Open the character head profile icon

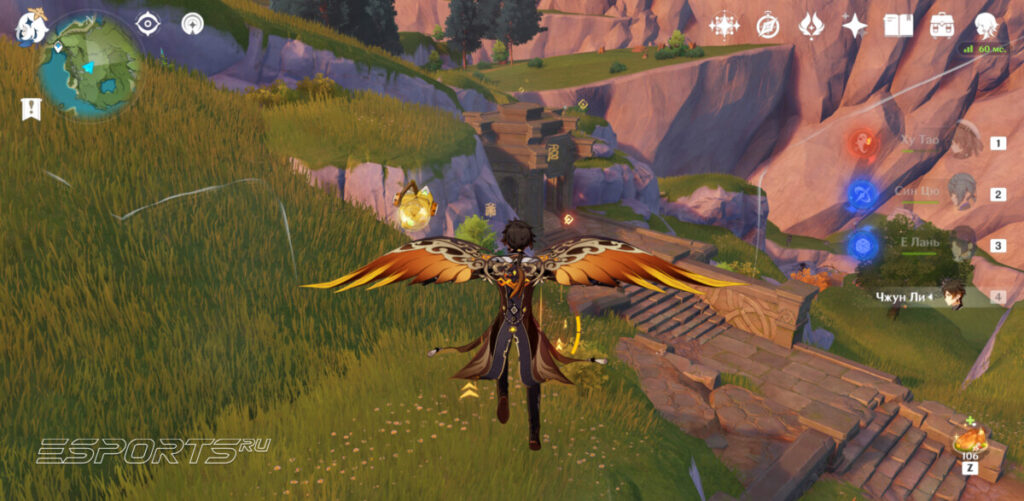[x=986, y=25]
